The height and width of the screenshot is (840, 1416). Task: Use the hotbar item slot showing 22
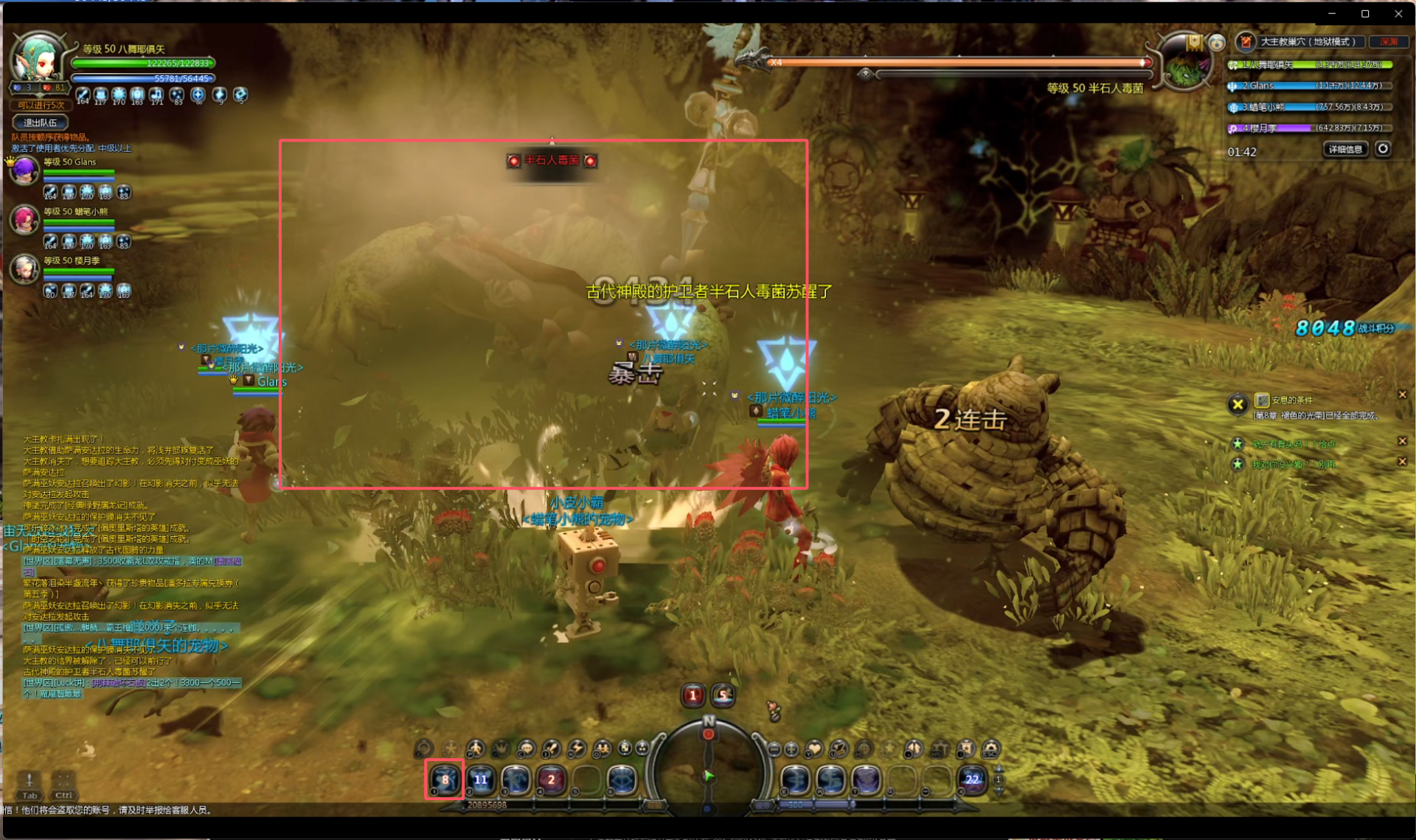coord(972,779)
